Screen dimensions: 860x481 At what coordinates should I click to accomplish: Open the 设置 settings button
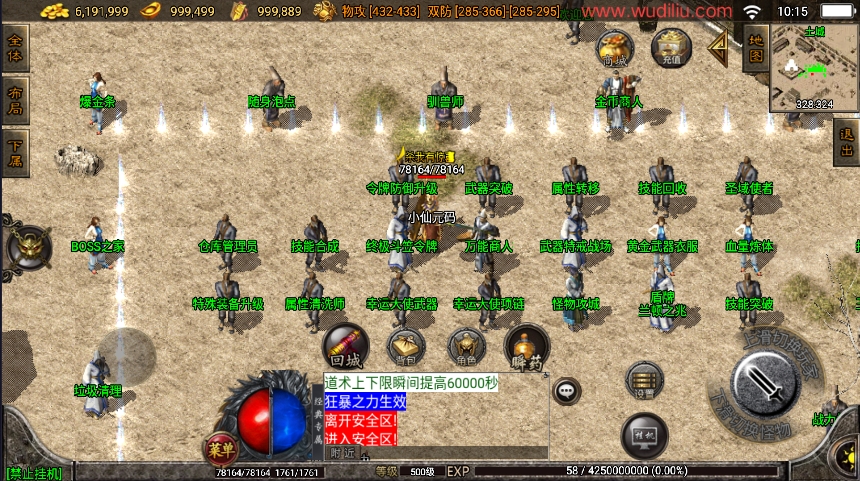tap(644, 381)
